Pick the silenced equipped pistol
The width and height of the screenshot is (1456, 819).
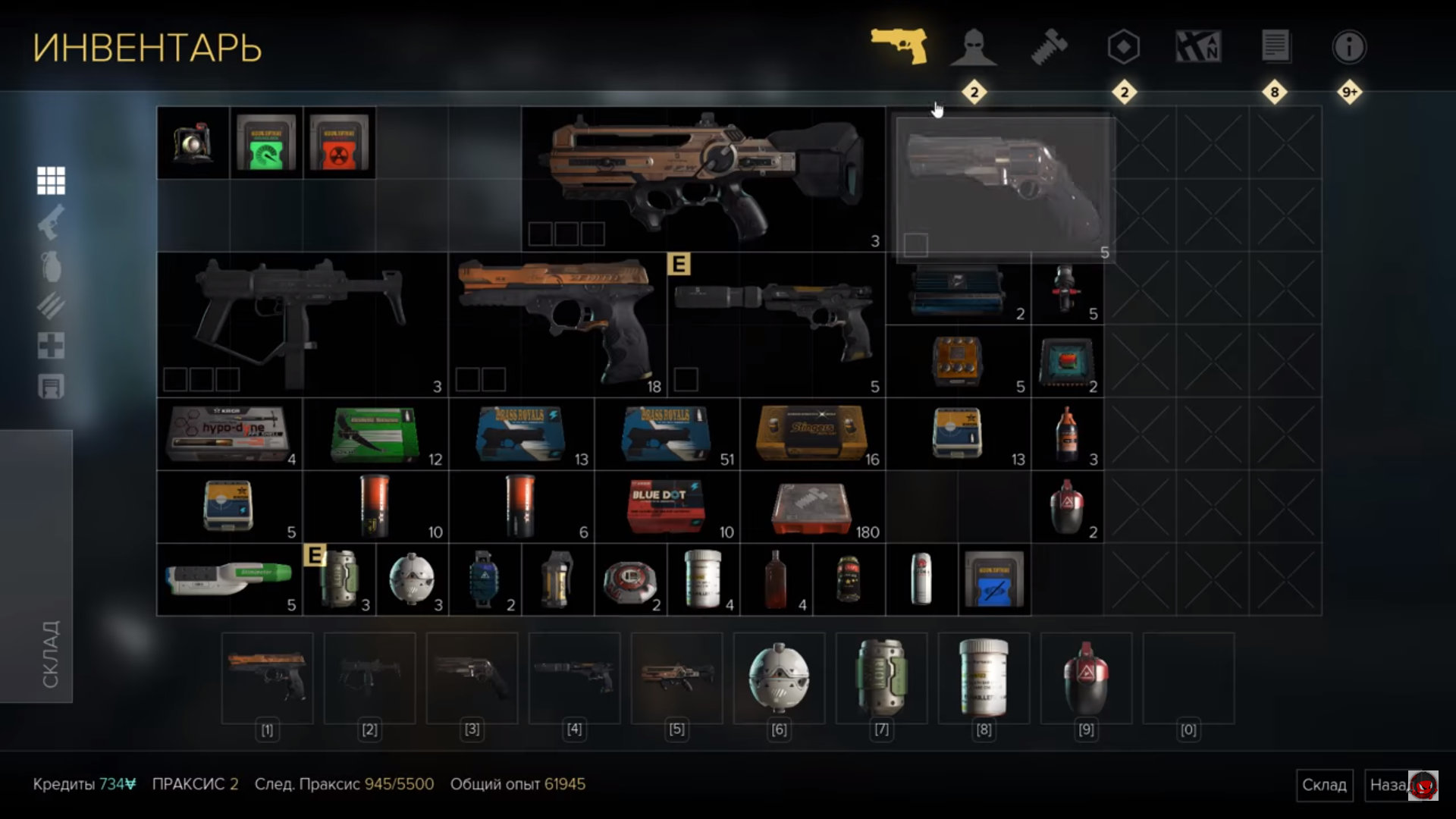click(776, 324)
